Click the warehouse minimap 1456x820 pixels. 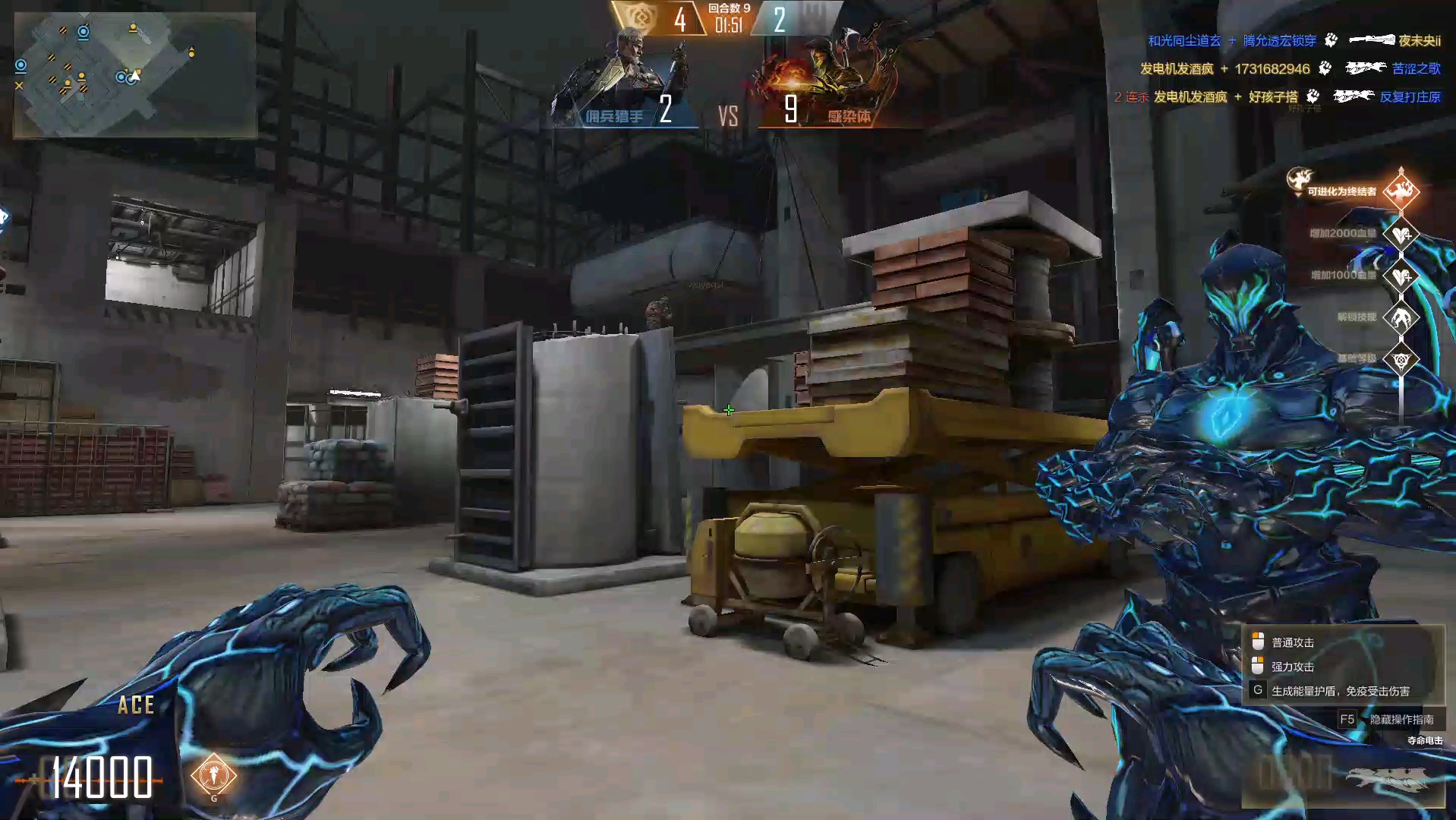pyautogui.click(x=134, y=74)
